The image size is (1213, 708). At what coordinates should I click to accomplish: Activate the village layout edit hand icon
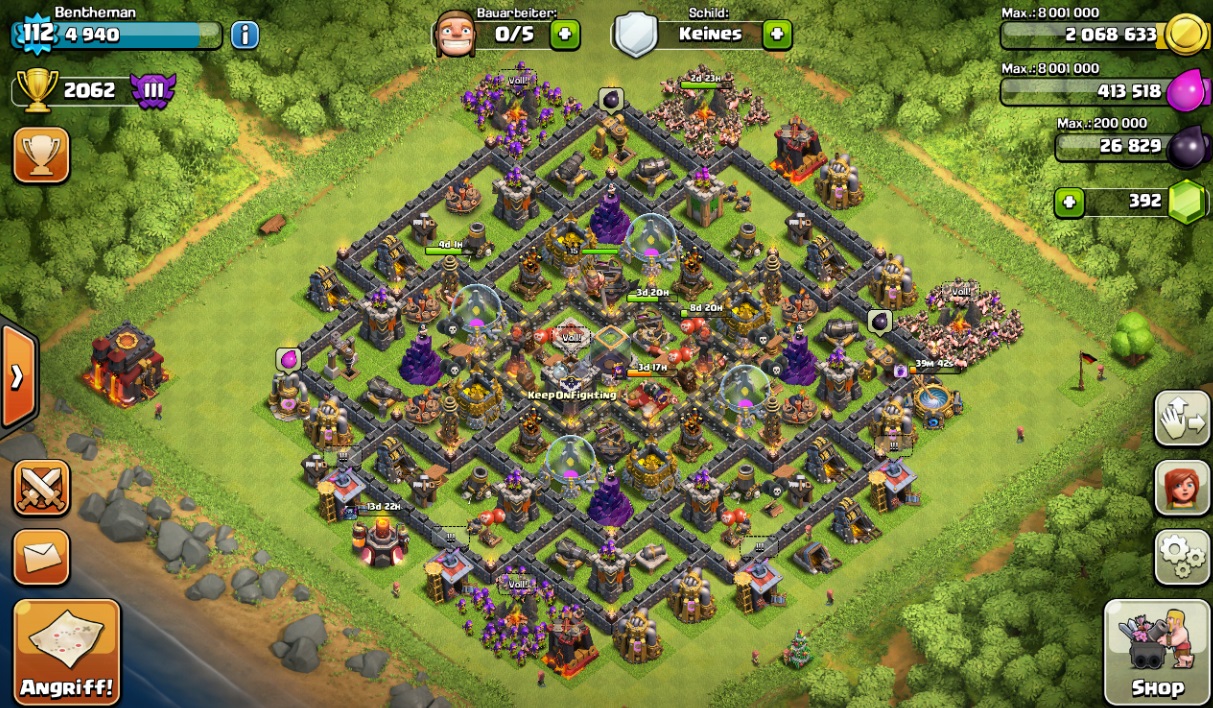1182,418
